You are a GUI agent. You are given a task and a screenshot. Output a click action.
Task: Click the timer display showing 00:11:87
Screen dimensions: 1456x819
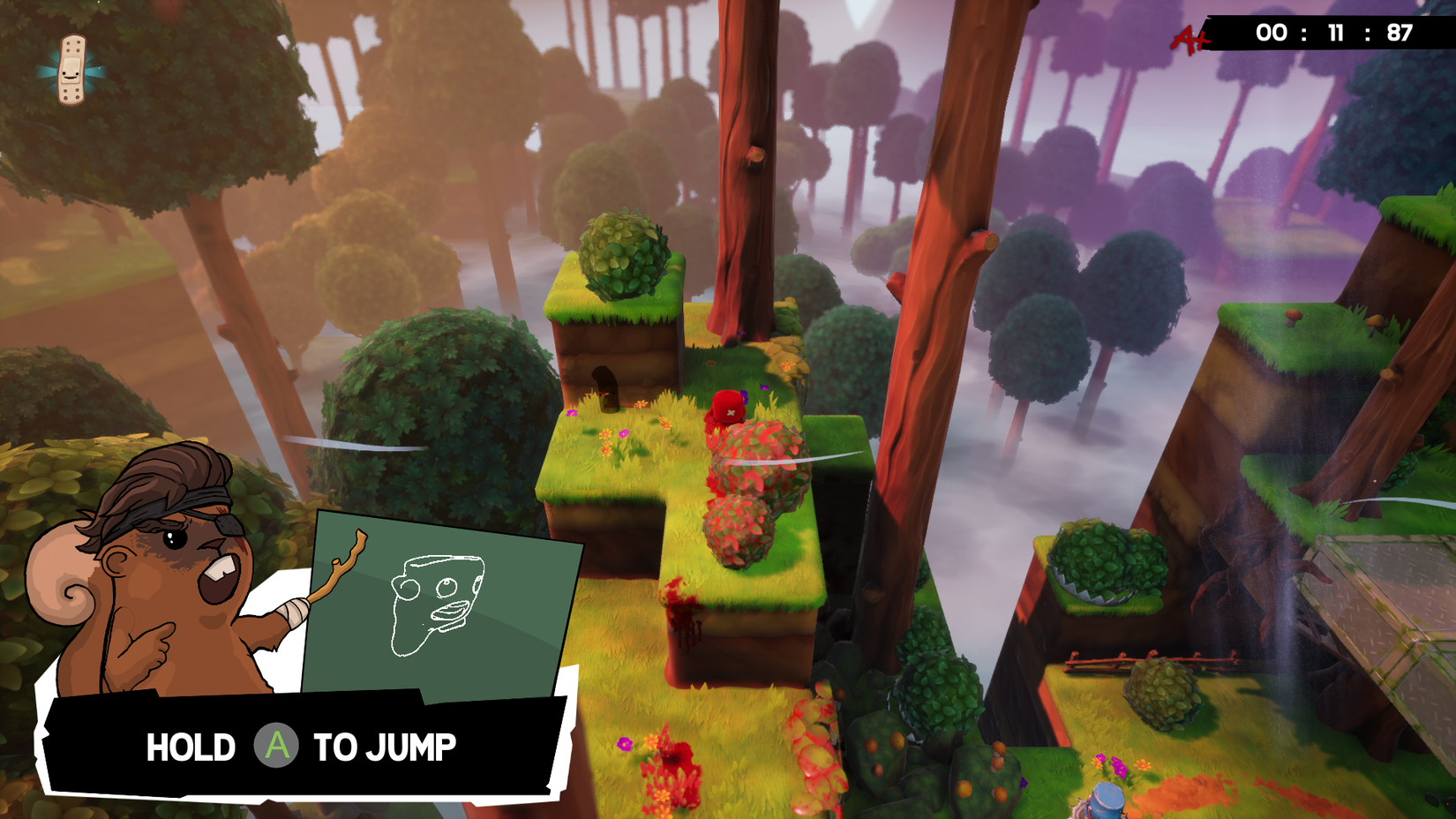(x=1332, y=33)
